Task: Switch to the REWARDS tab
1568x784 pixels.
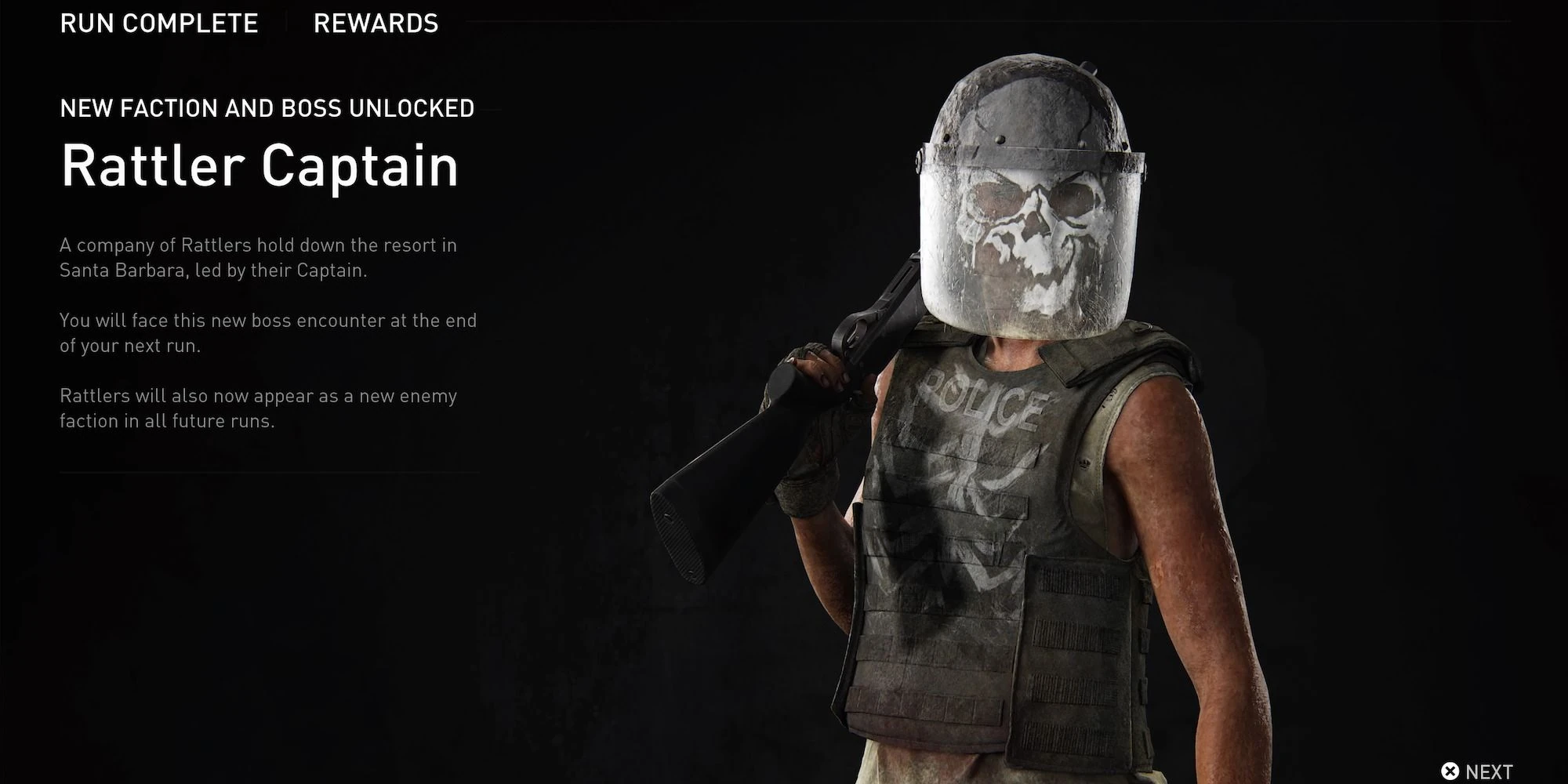Action: [376, 24]
